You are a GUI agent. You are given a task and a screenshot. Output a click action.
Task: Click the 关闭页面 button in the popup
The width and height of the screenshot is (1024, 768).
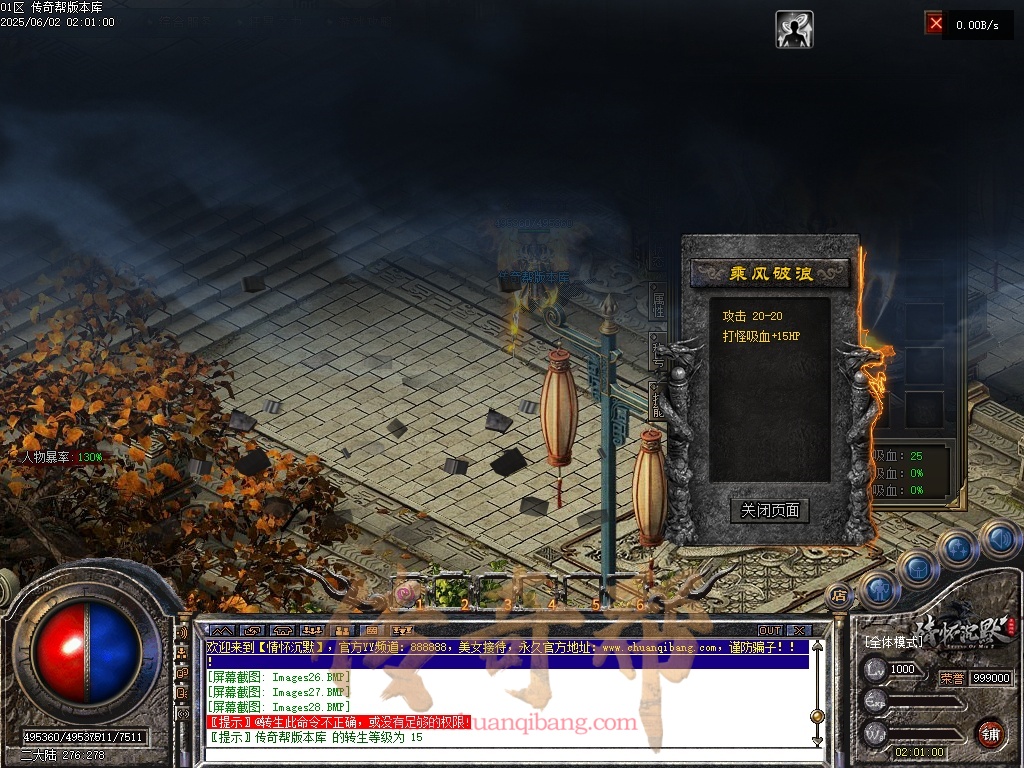(769, 510)
